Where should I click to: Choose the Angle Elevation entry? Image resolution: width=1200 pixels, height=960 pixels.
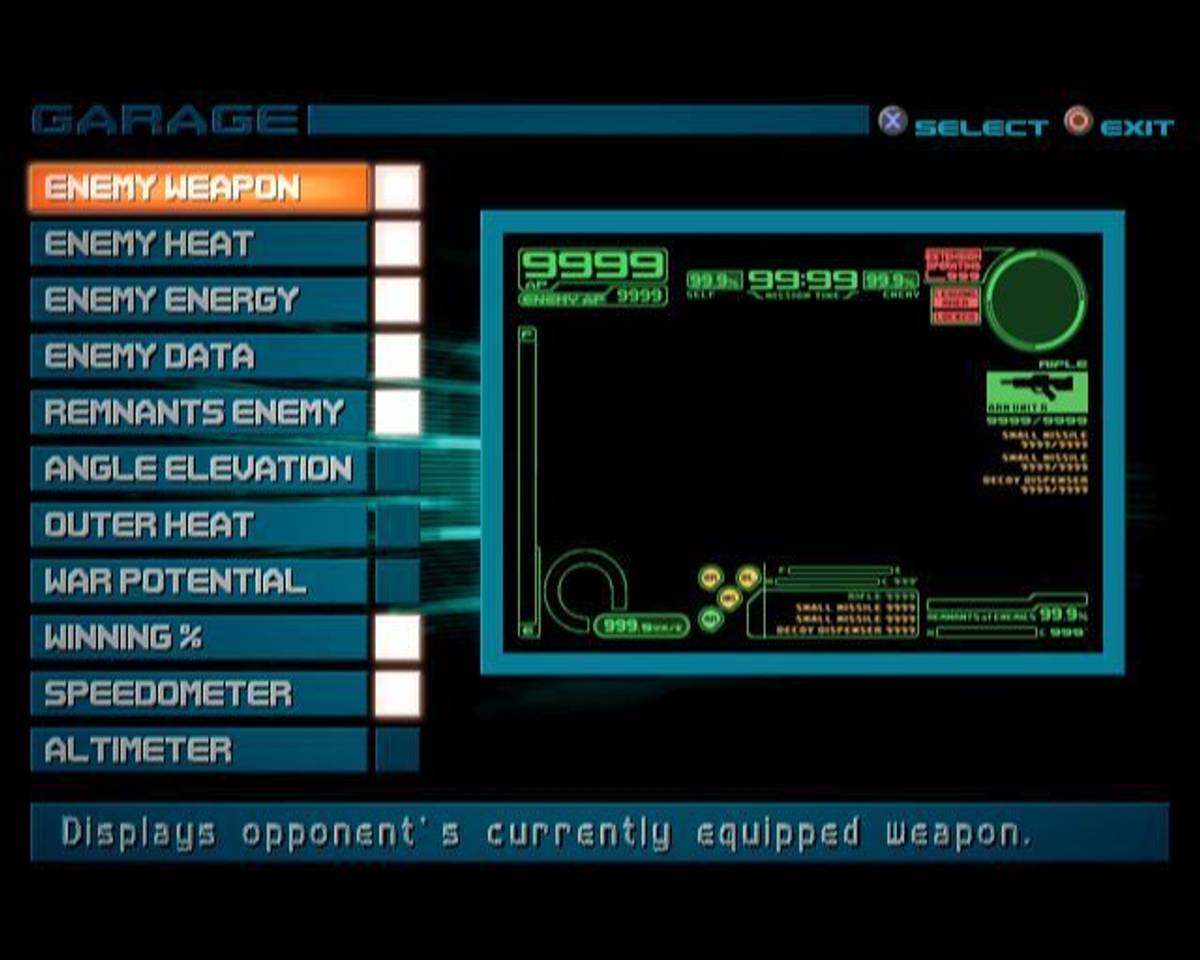198,469
